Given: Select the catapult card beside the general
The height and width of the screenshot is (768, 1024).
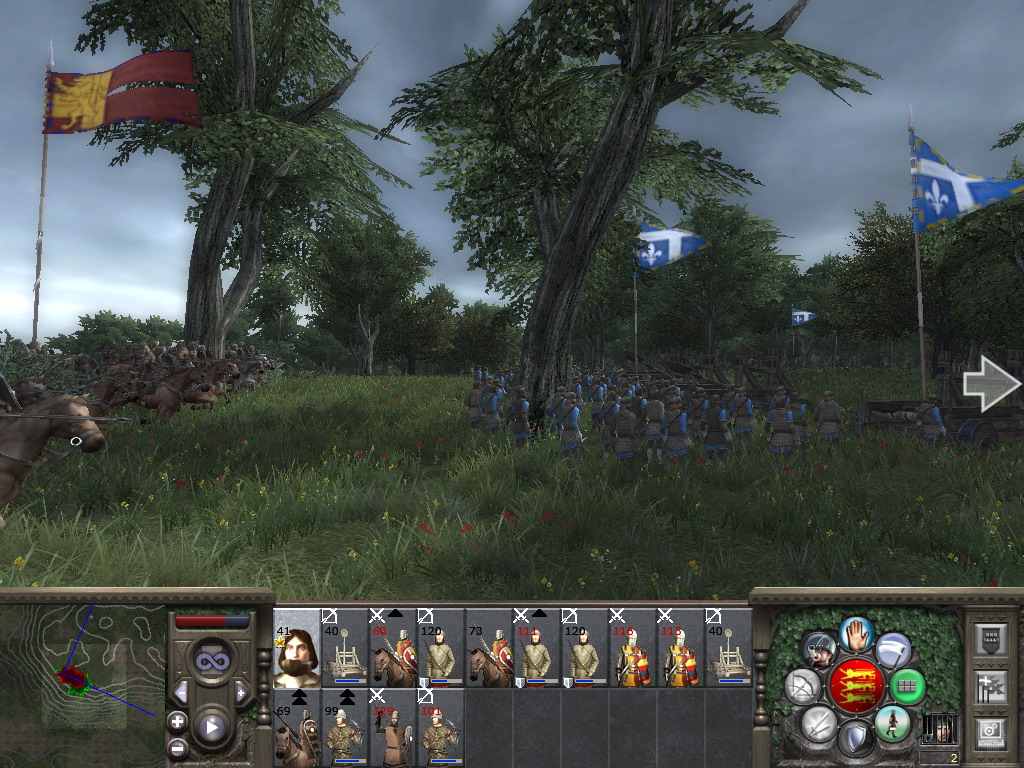Looking at the screenshot, I should pyautogui.click(x=344, y=648).
